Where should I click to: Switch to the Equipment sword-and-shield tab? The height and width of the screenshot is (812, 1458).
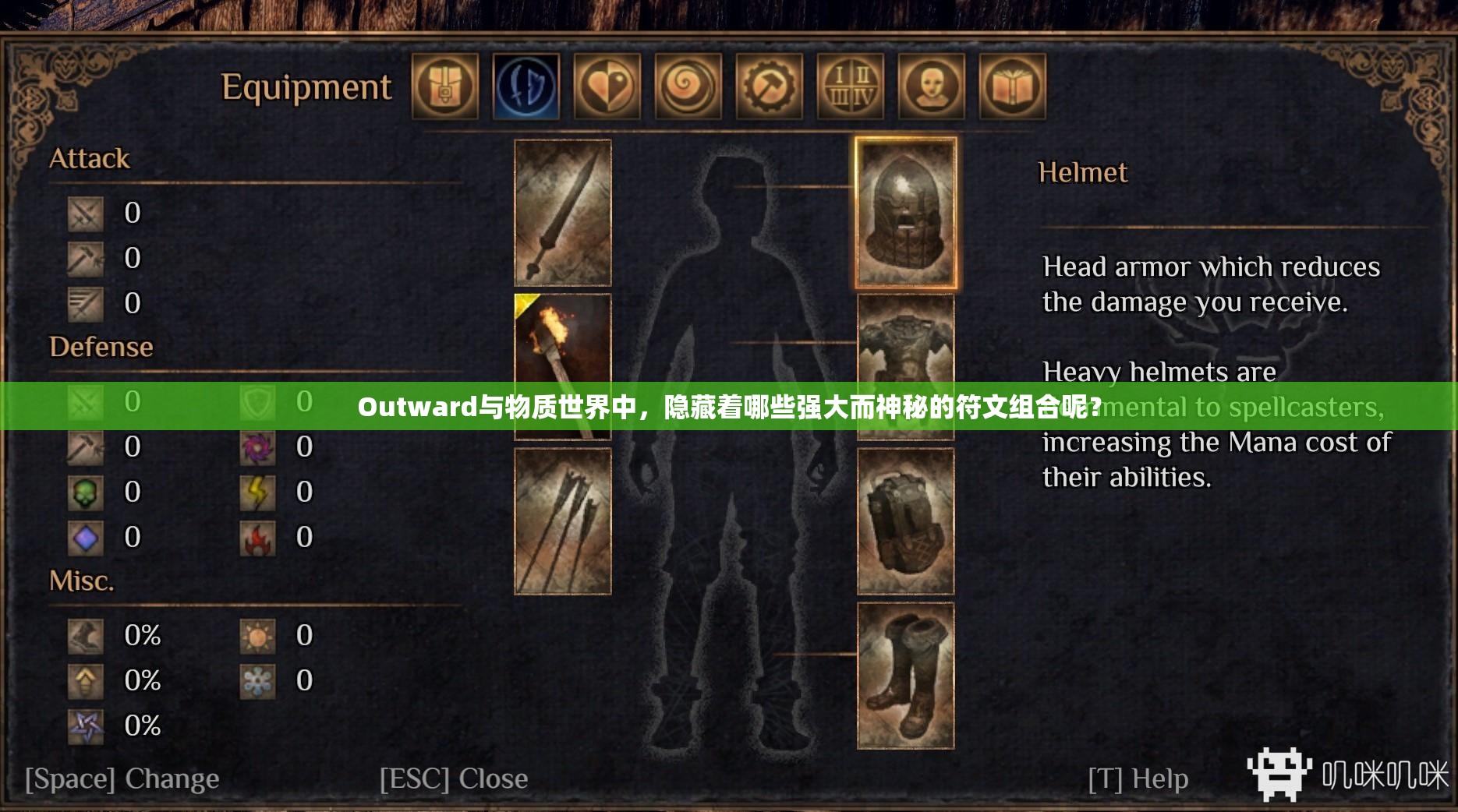[x=527, y=88]
